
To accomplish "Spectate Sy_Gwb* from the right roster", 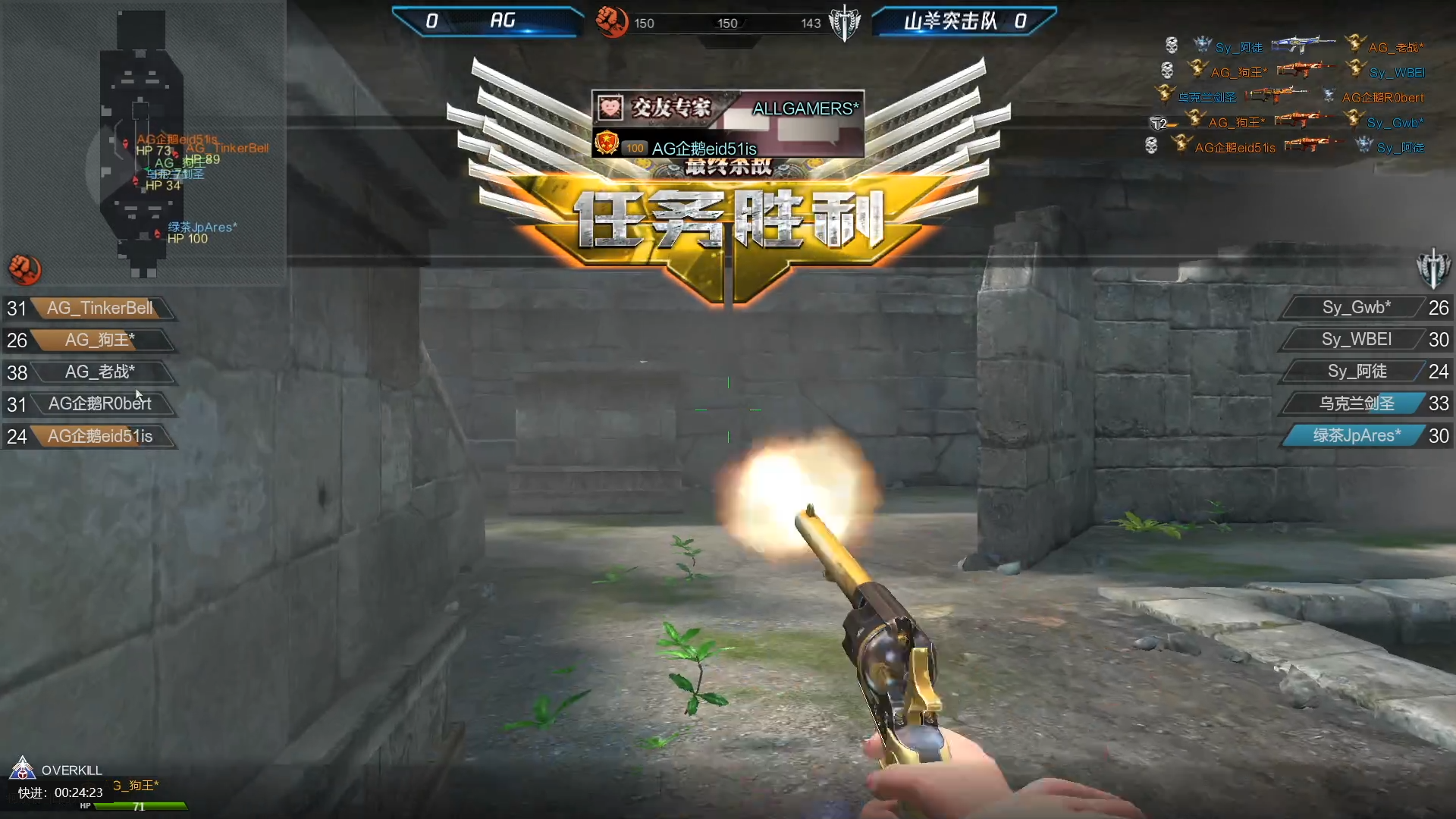I will click(x=1356, y=308).
